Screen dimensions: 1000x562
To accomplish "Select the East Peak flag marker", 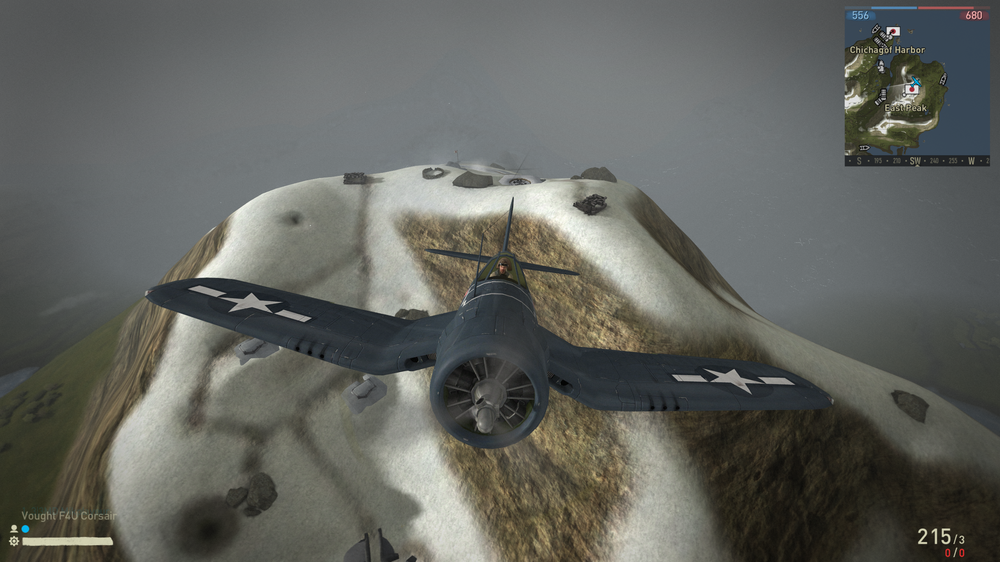I will coord(911,89).
